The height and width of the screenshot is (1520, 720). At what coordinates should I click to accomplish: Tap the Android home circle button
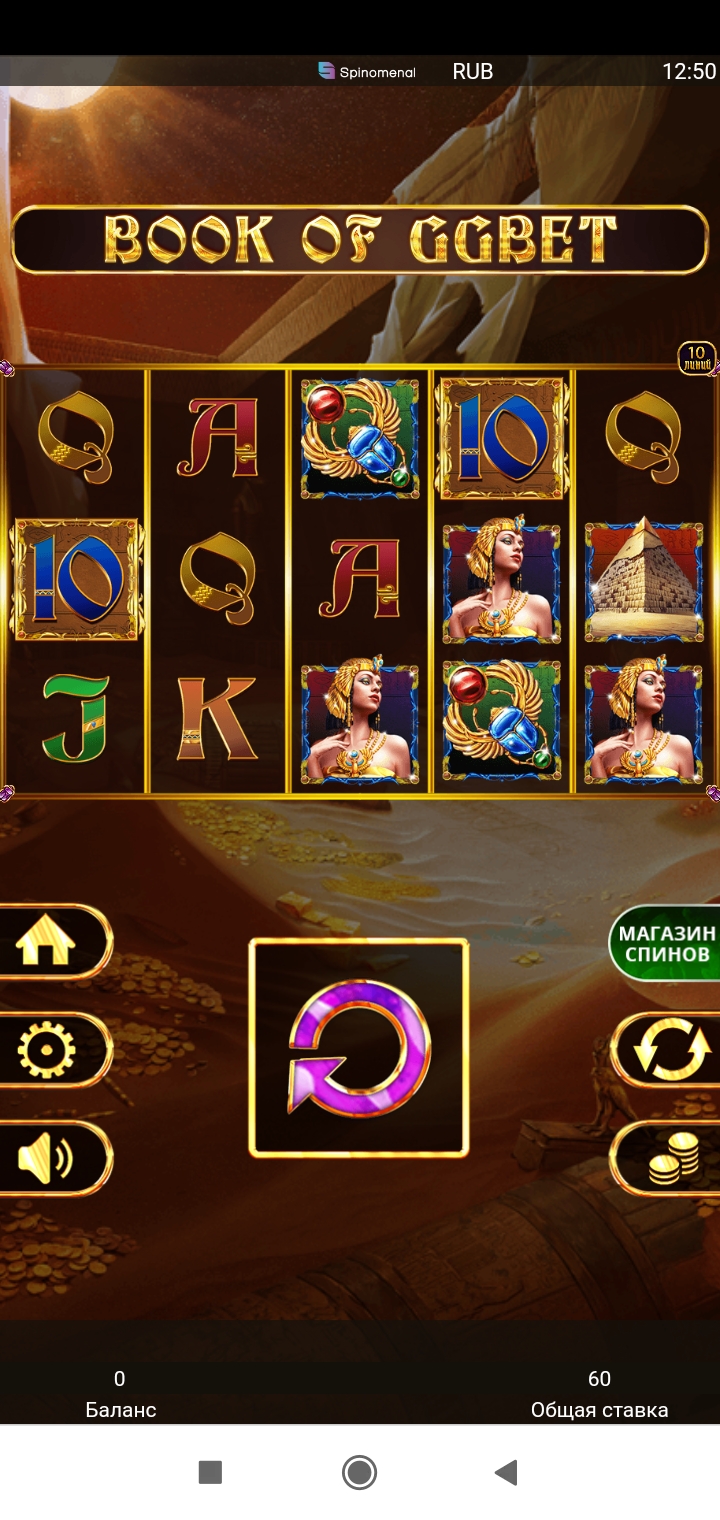point(359,1472)
